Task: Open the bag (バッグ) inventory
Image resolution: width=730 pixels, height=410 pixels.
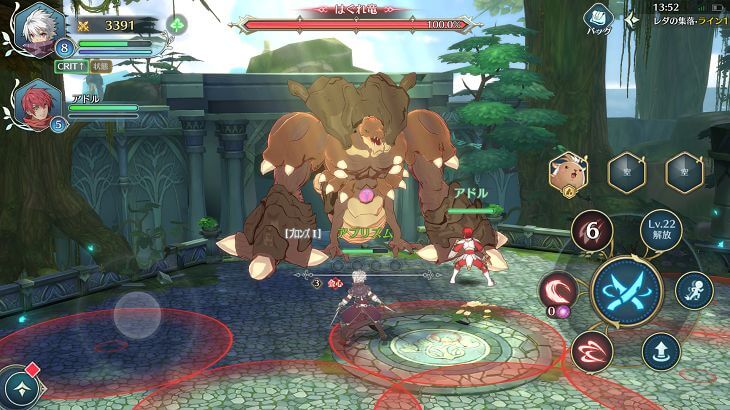Action: coord(599,19)
